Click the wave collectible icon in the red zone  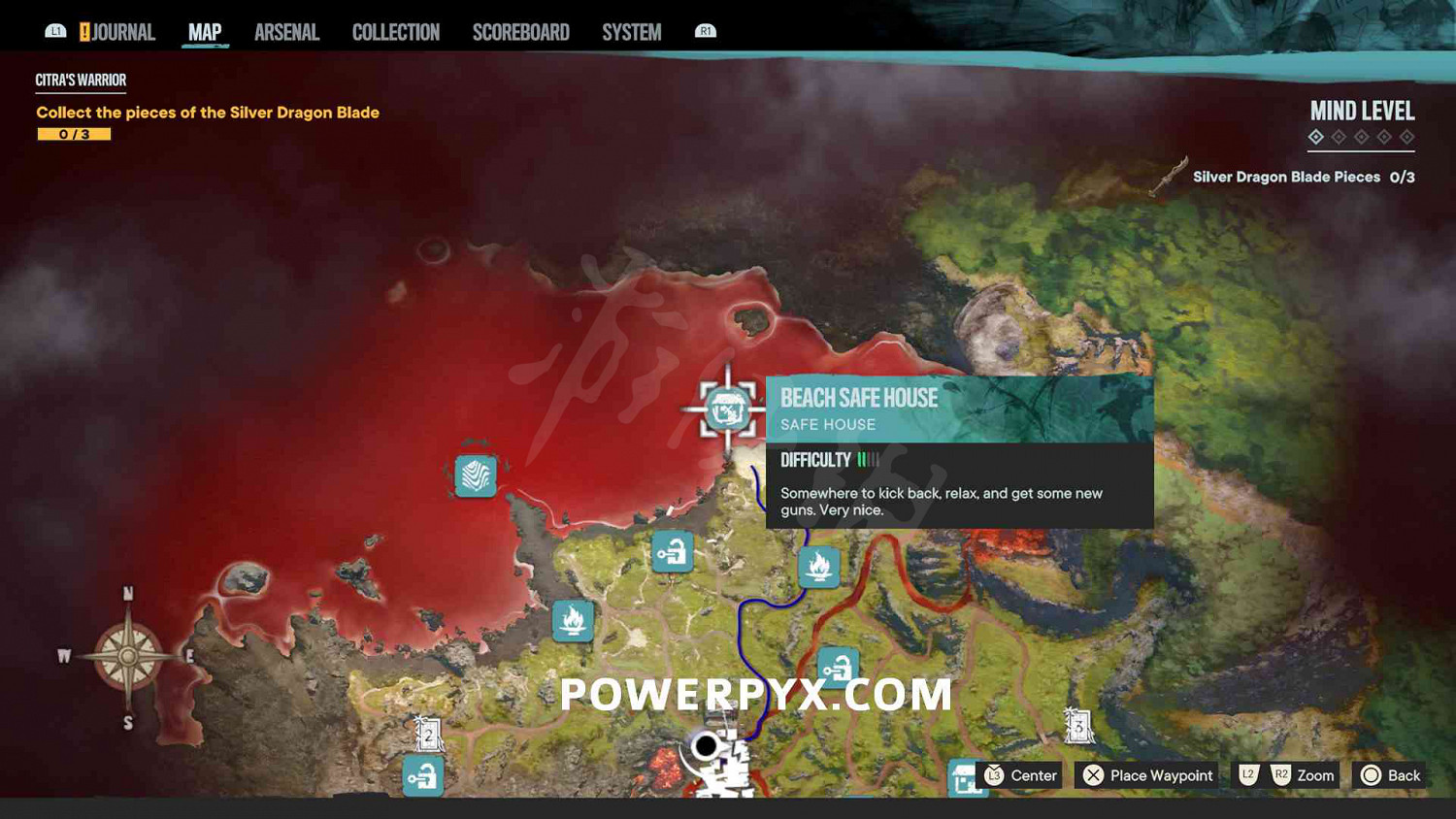475,475
